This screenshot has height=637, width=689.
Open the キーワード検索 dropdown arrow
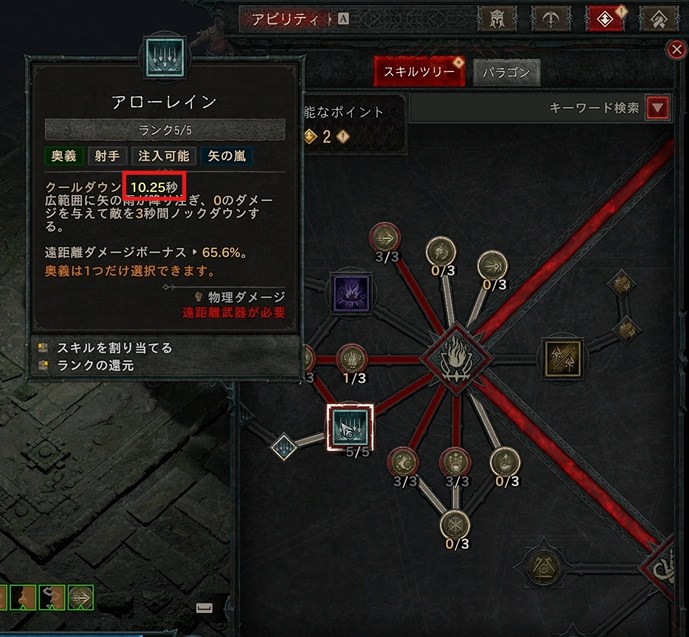(657, 108)
